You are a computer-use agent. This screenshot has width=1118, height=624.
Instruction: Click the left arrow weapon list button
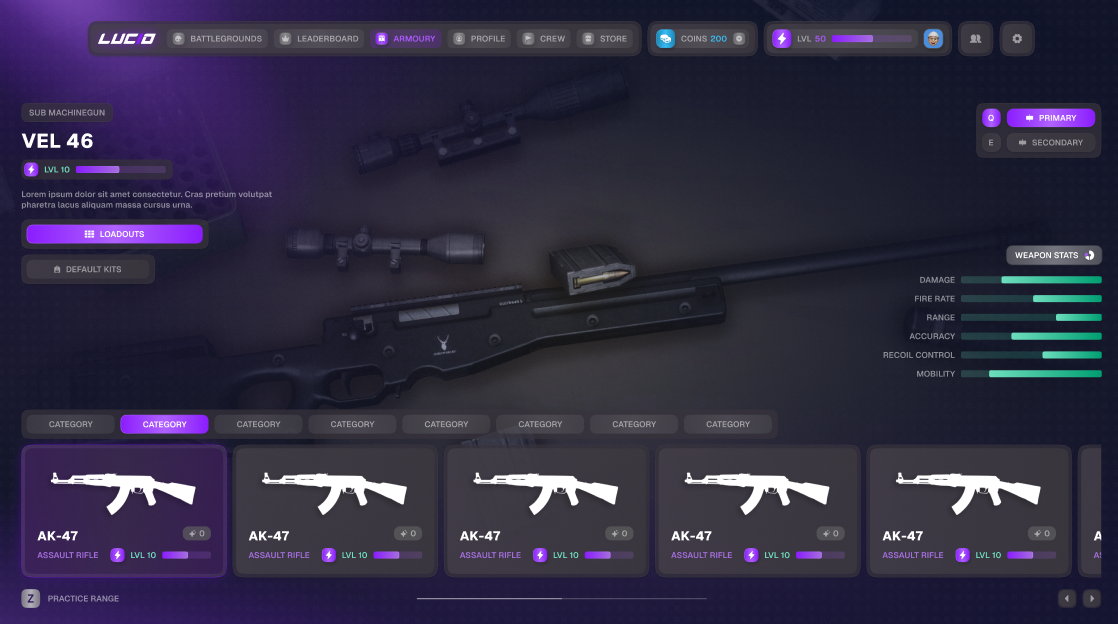point(1068,598)
